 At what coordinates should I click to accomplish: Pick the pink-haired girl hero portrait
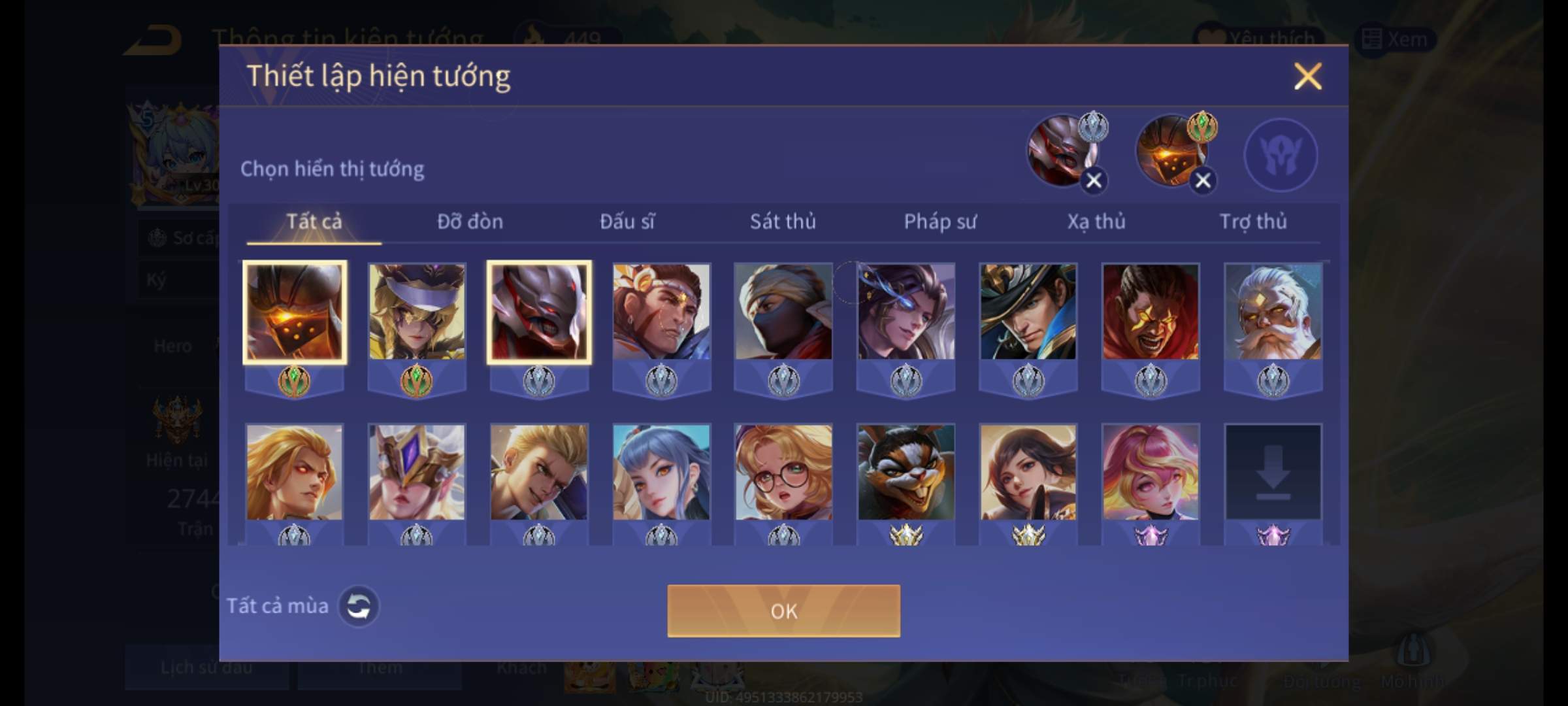tap(1151, 472)
